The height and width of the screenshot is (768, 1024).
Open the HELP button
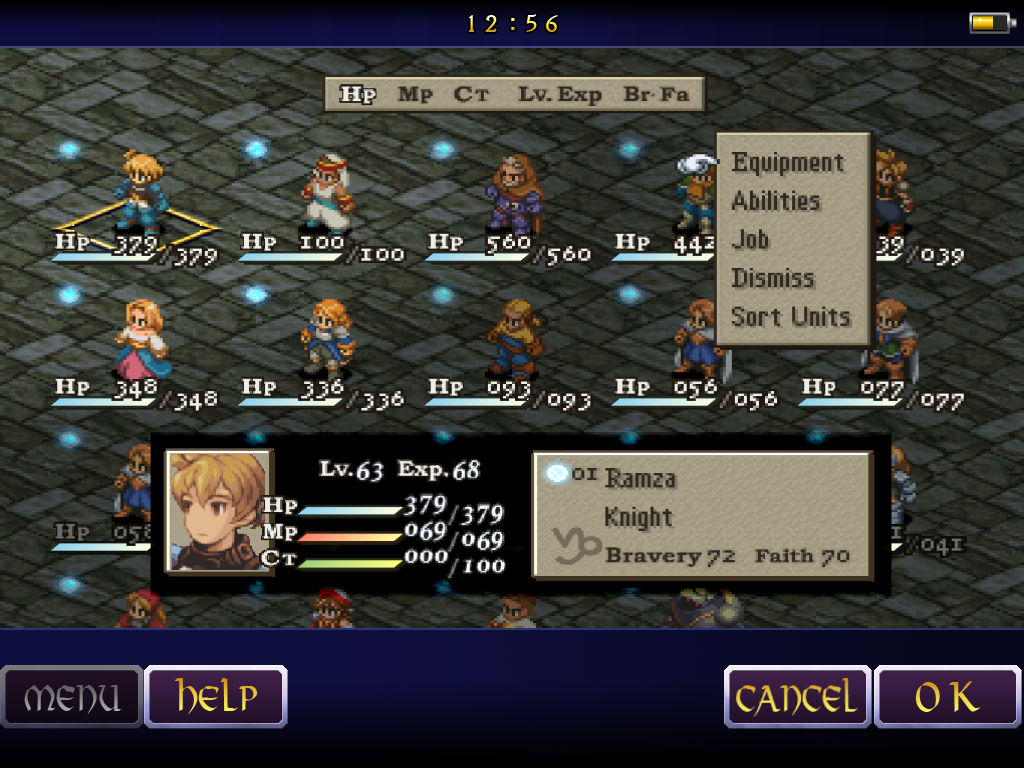pos(216,697)
